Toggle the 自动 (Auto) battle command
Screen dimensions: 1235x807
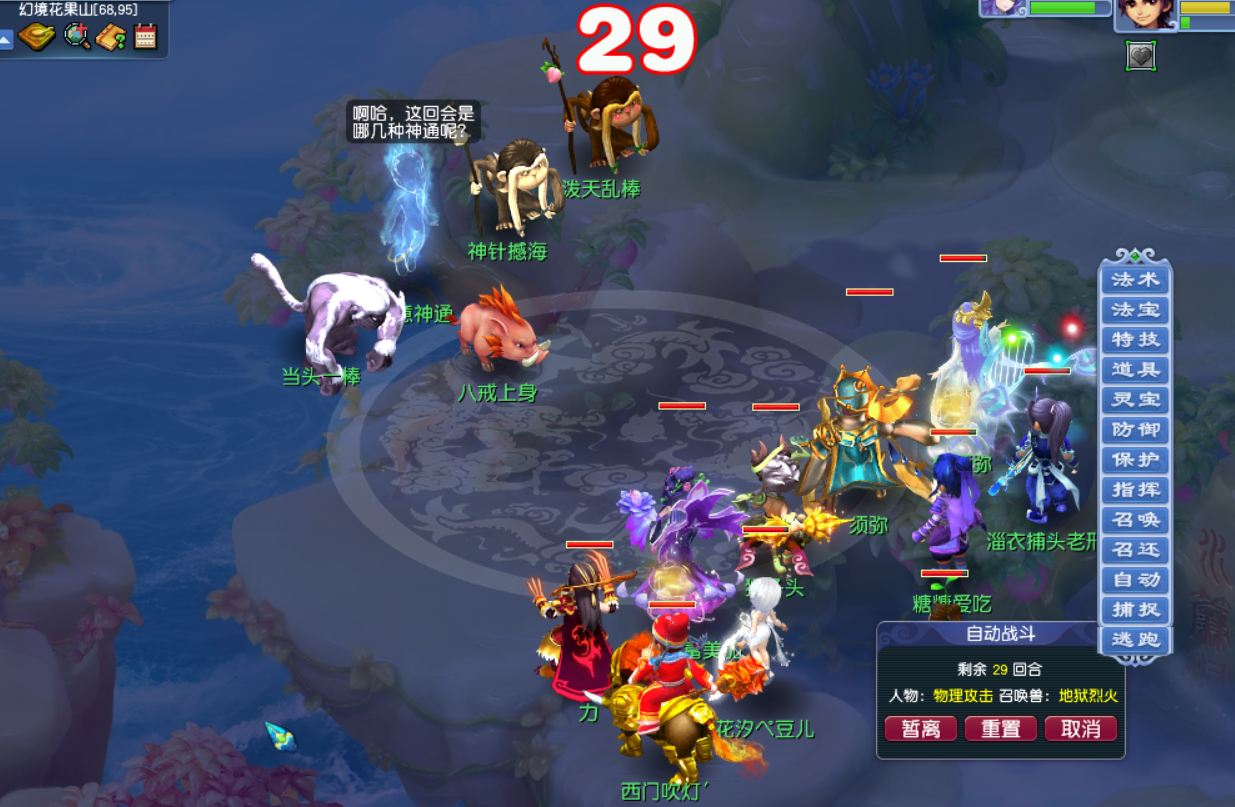(1135, 580)
